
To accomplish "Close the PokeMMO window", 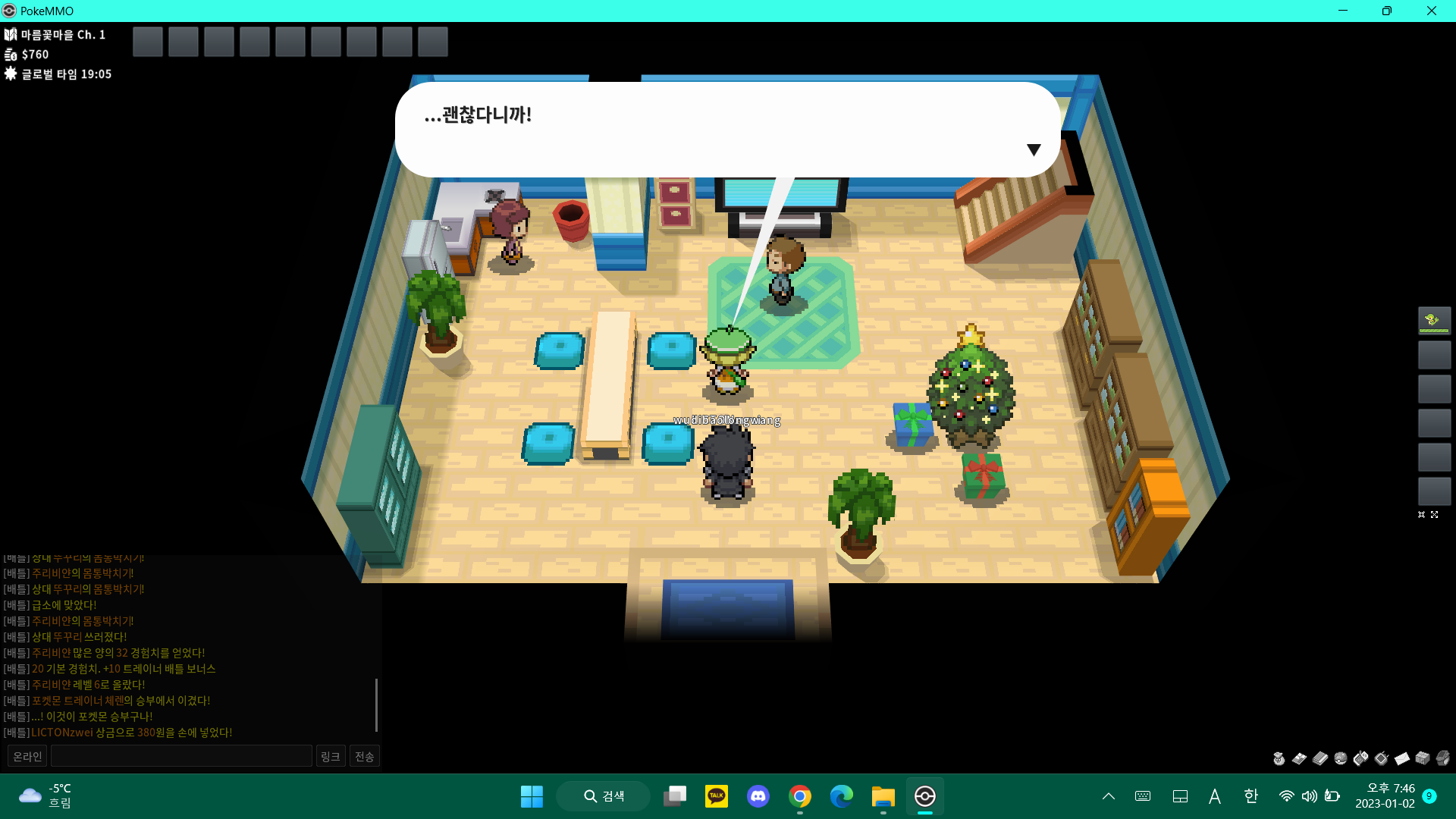I will (1431, 11).
